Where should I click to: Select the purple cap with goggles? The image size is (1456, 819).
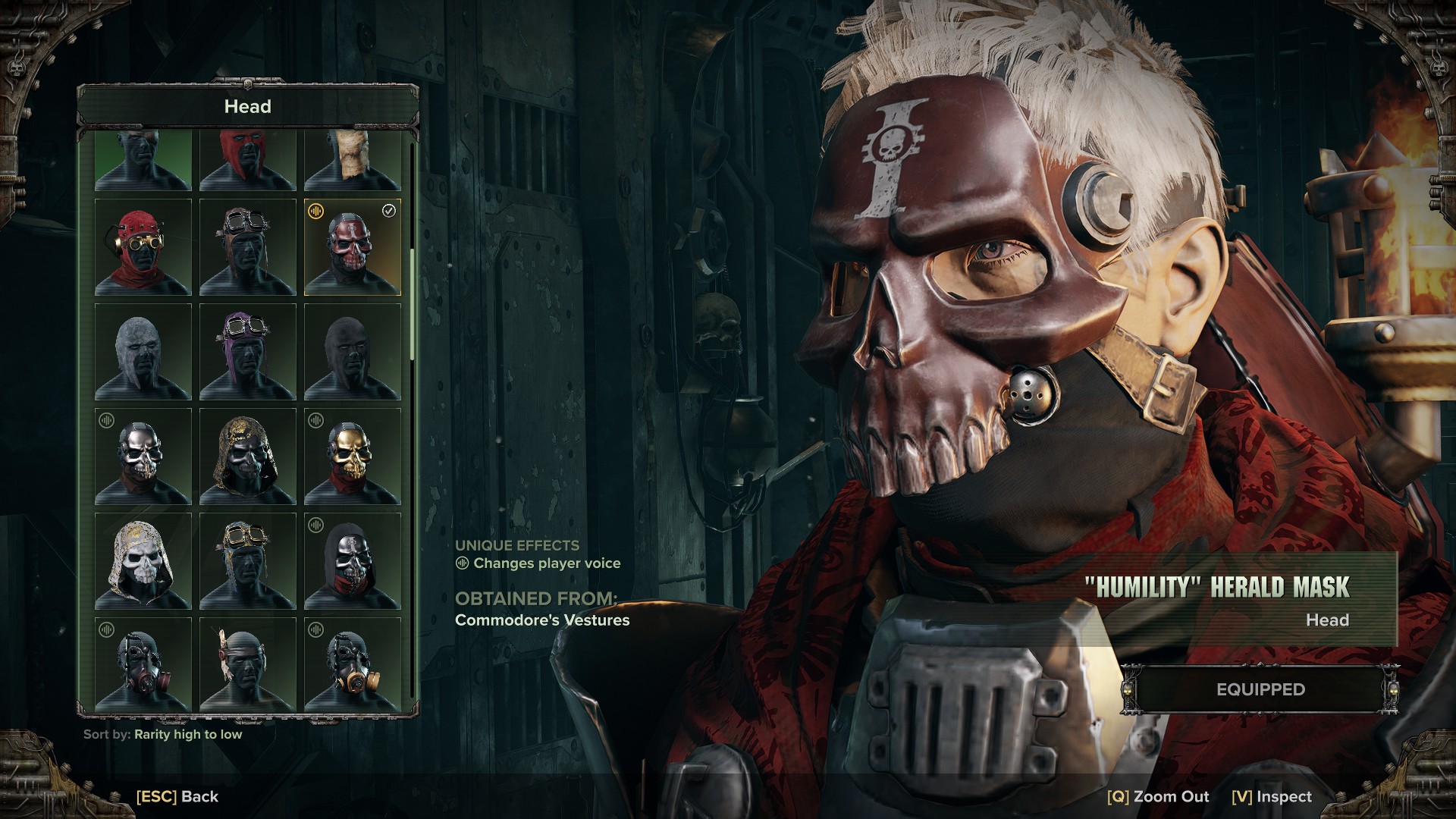247,352
